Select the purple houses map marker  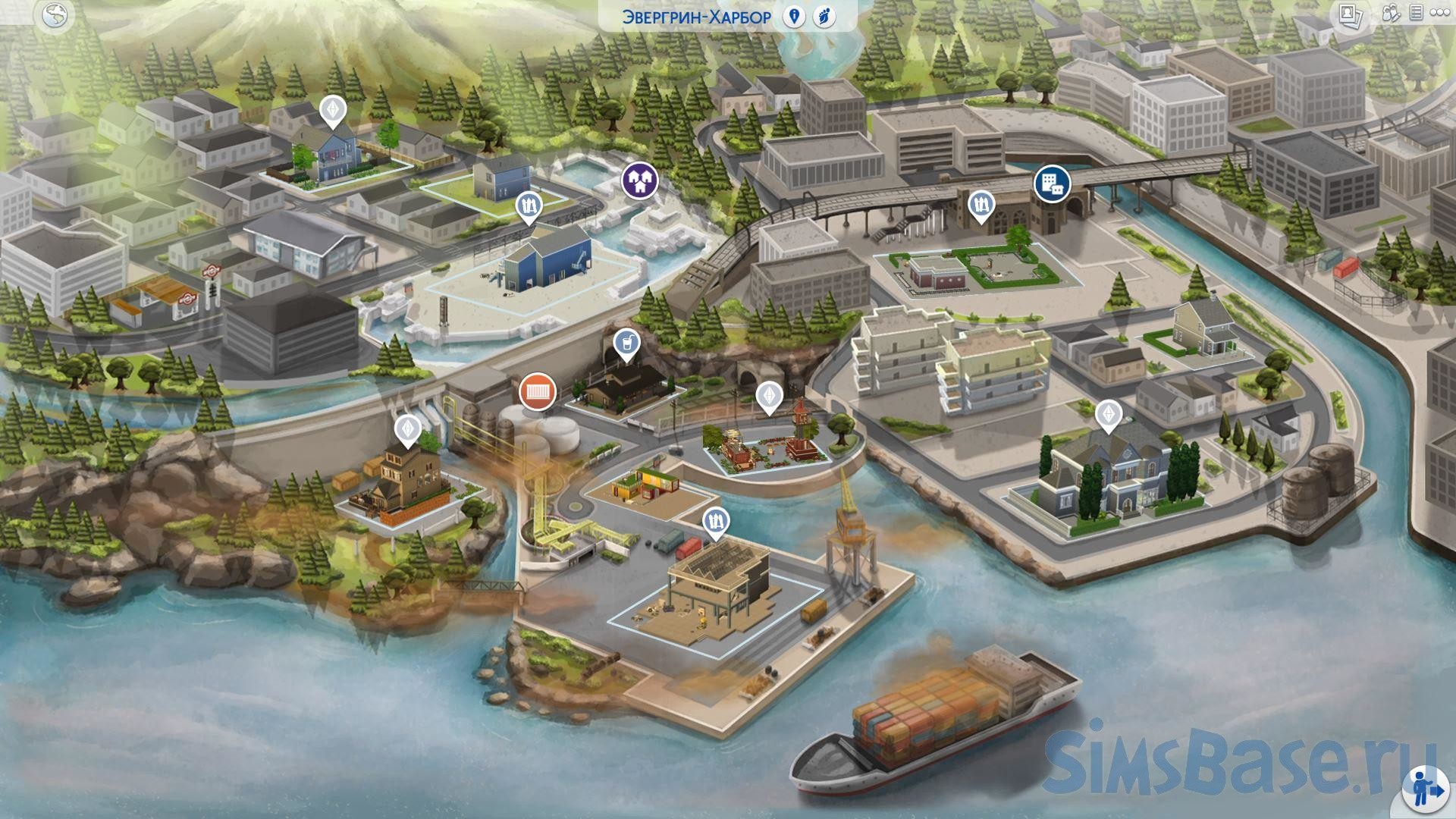pos(639,180)
